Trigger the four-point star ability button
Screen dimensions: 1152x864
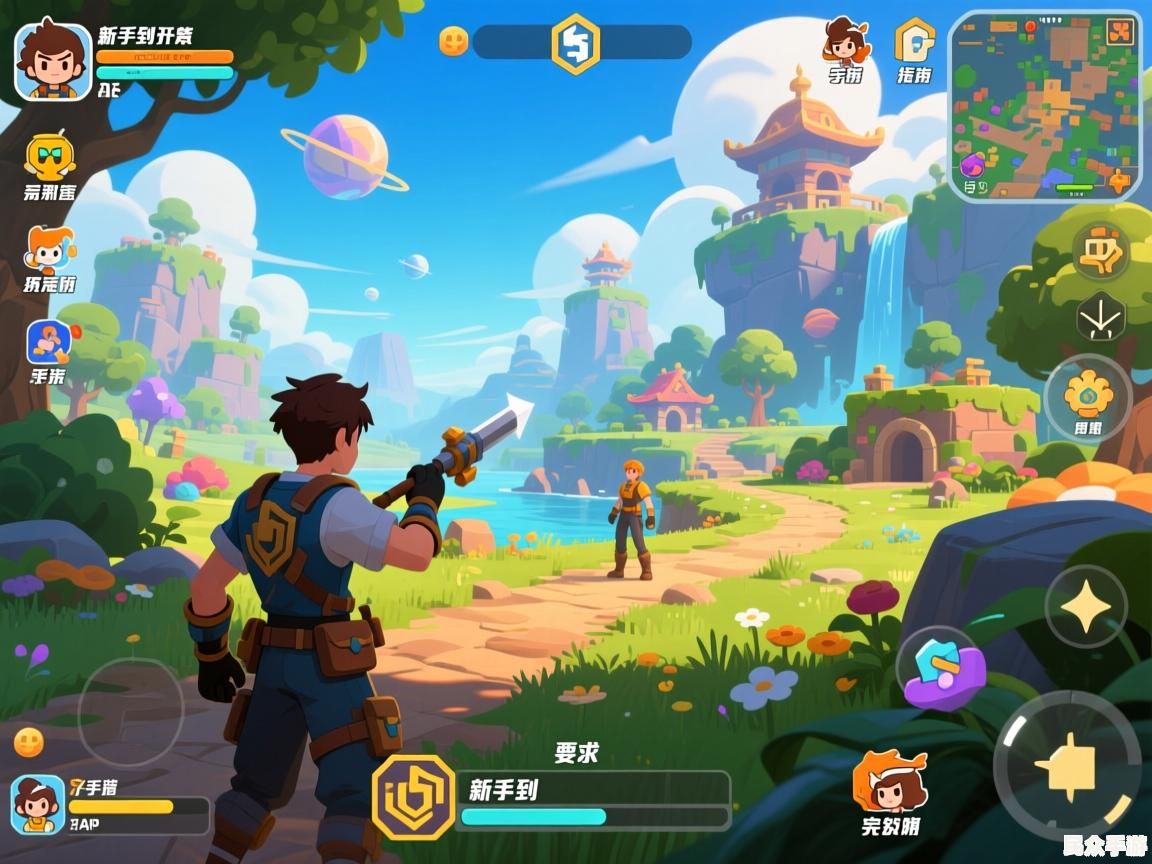pyautogui.click(x=1086, y=606)
